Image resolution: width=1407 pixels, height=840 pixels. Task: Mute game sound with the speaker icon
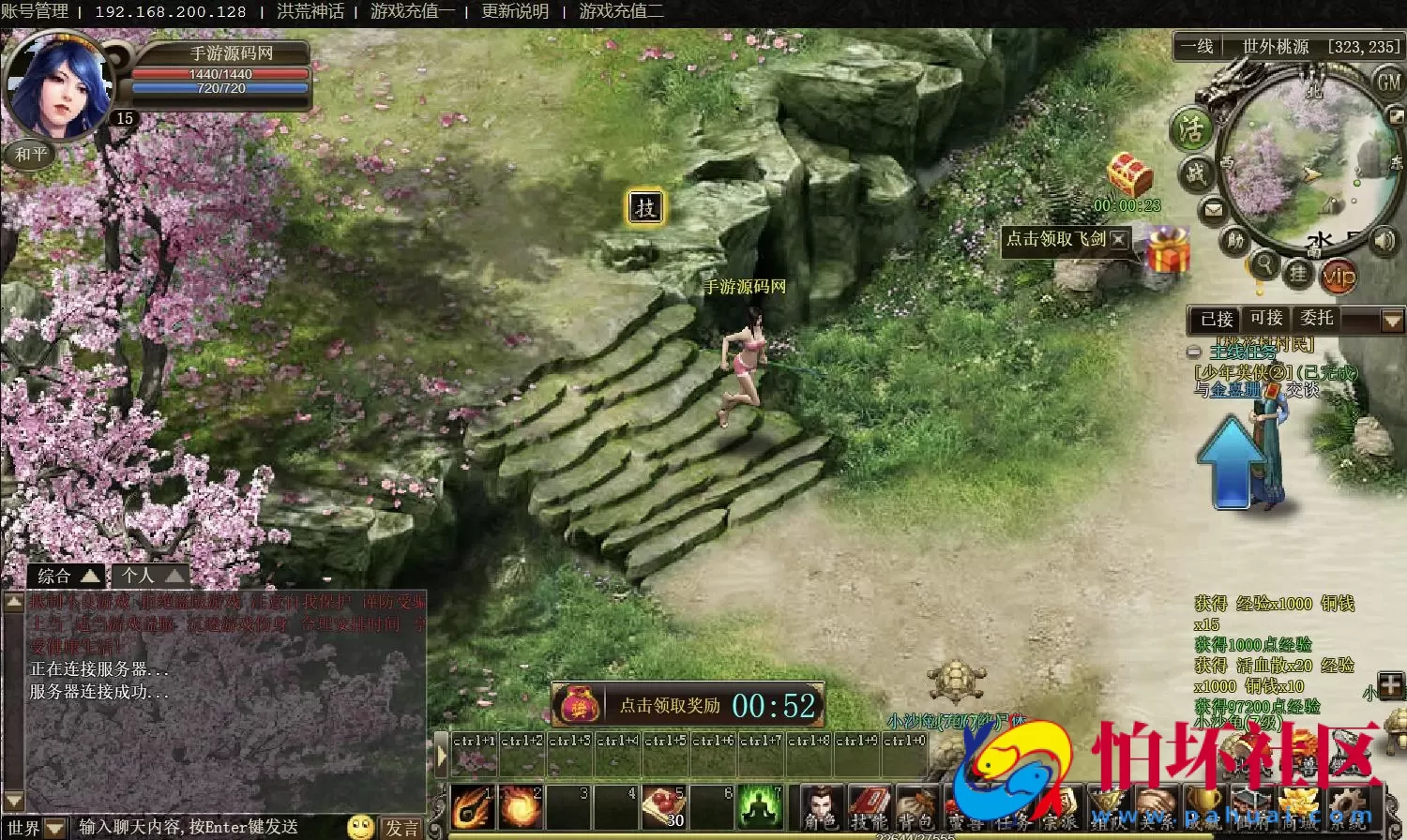(1383, 241)
